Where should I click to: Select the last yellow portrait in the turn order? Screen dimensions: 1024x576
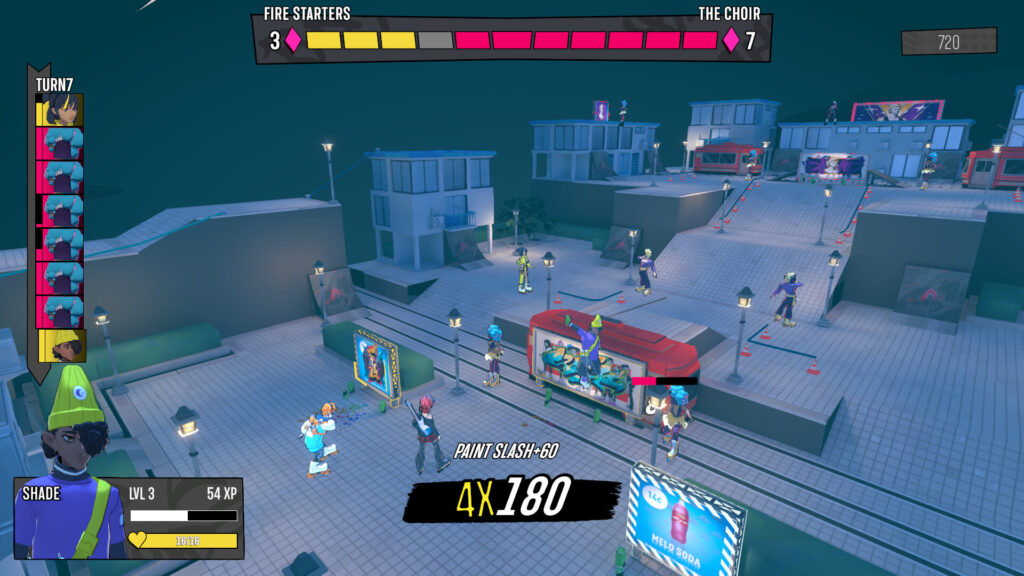(62, 346)
